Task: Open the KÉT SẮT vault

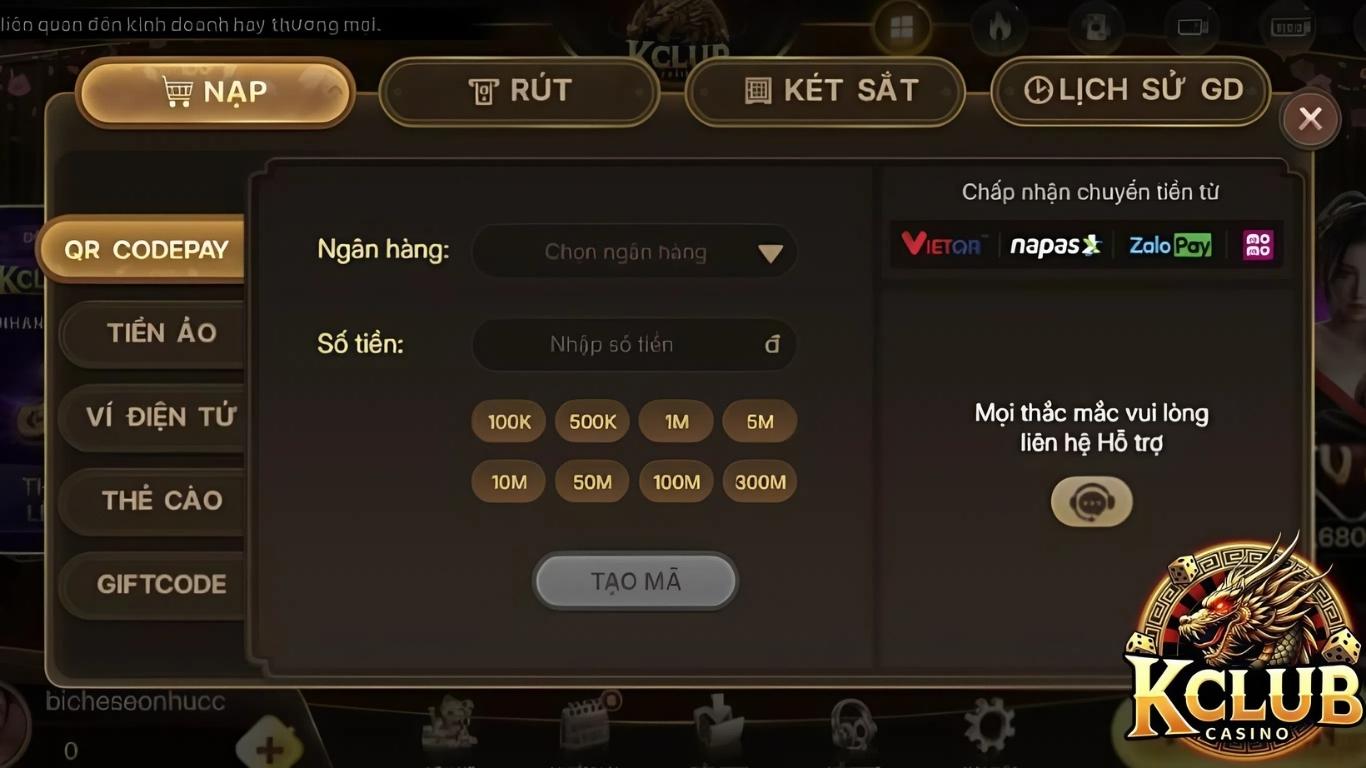Action: click(825, 90)
